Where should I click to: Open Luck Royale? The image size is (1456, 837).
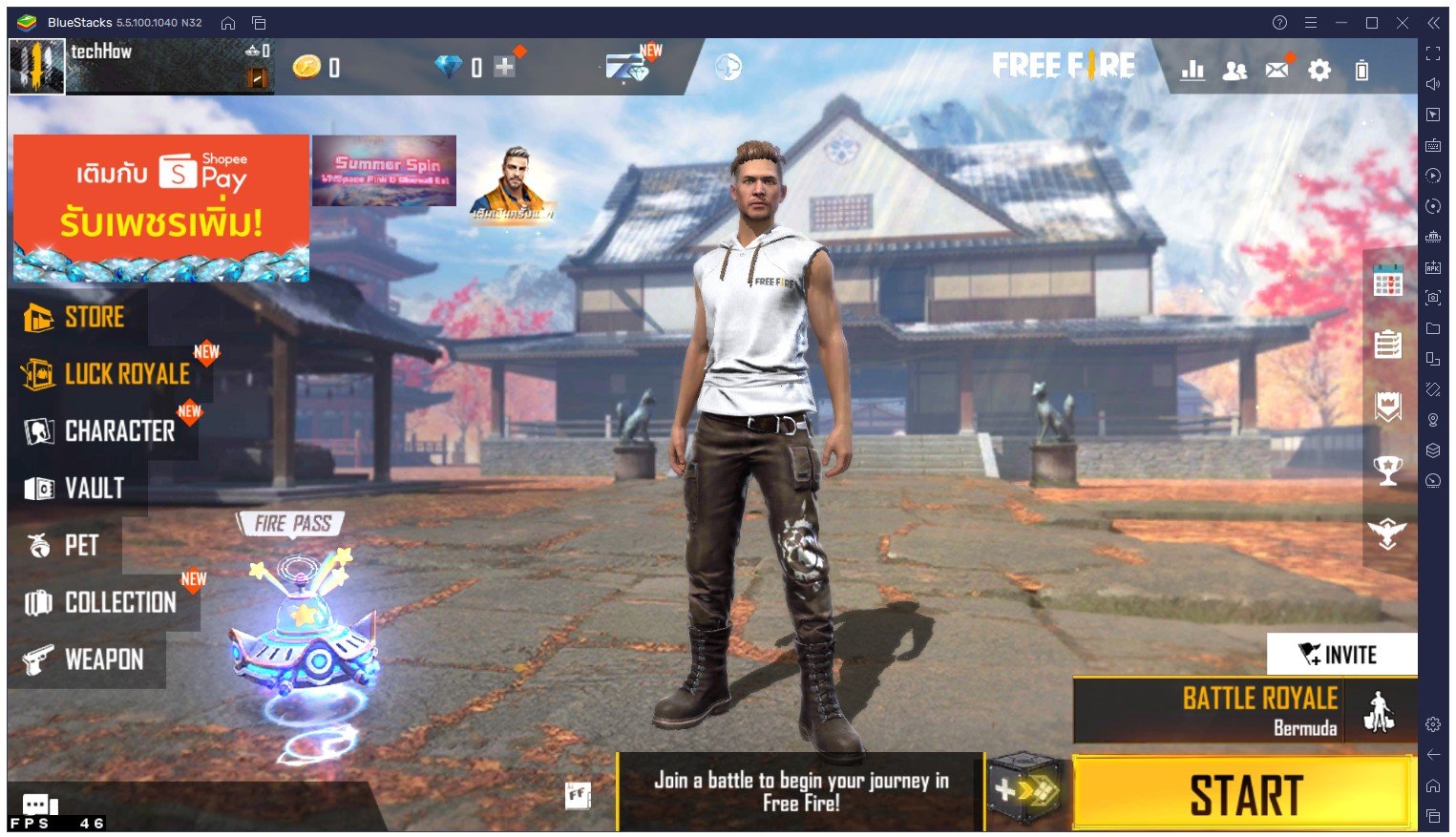click(x=108, y=374)
